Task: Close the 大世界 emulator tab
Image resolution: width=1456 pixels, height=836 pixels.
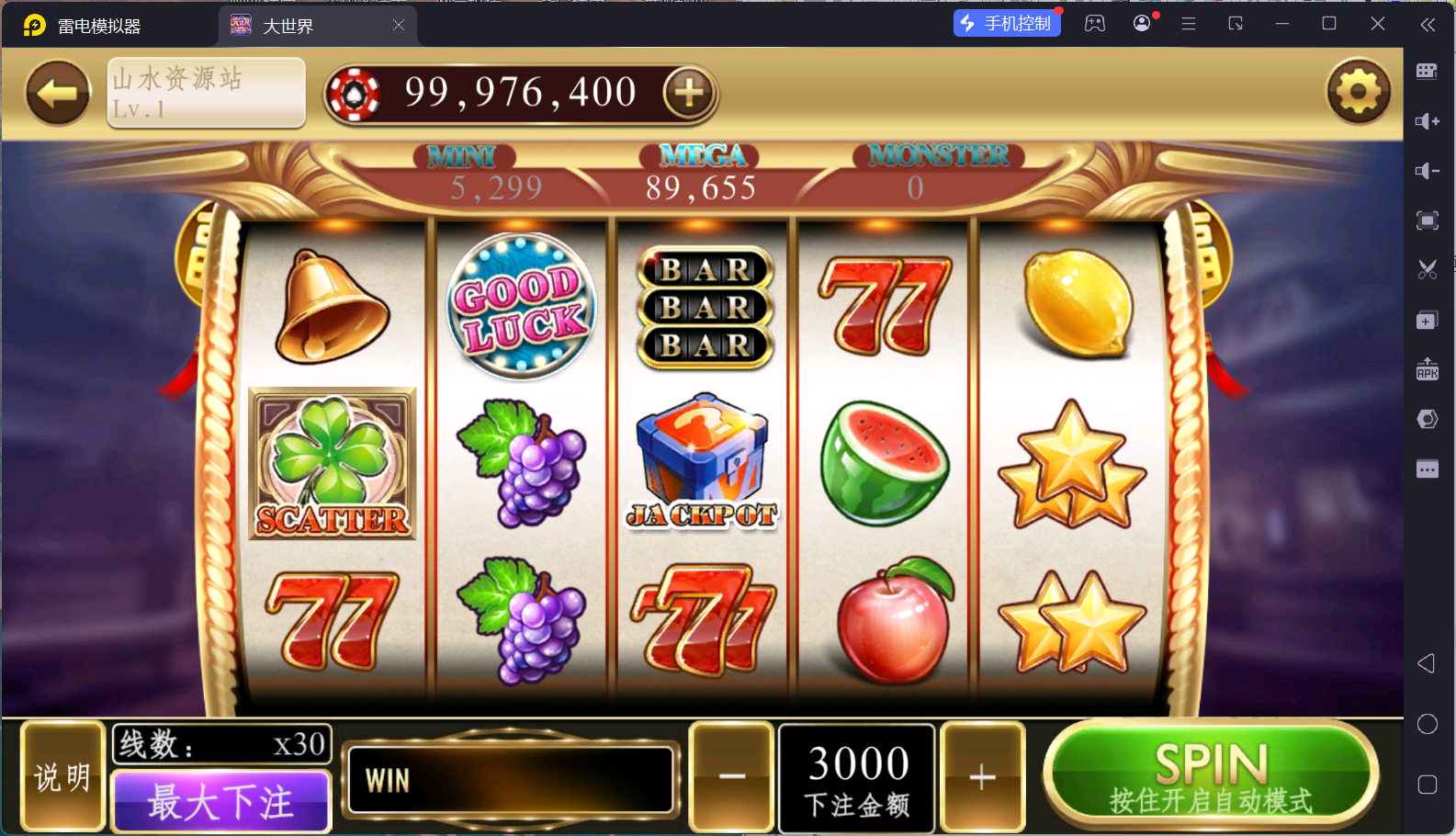Action: 399,26
